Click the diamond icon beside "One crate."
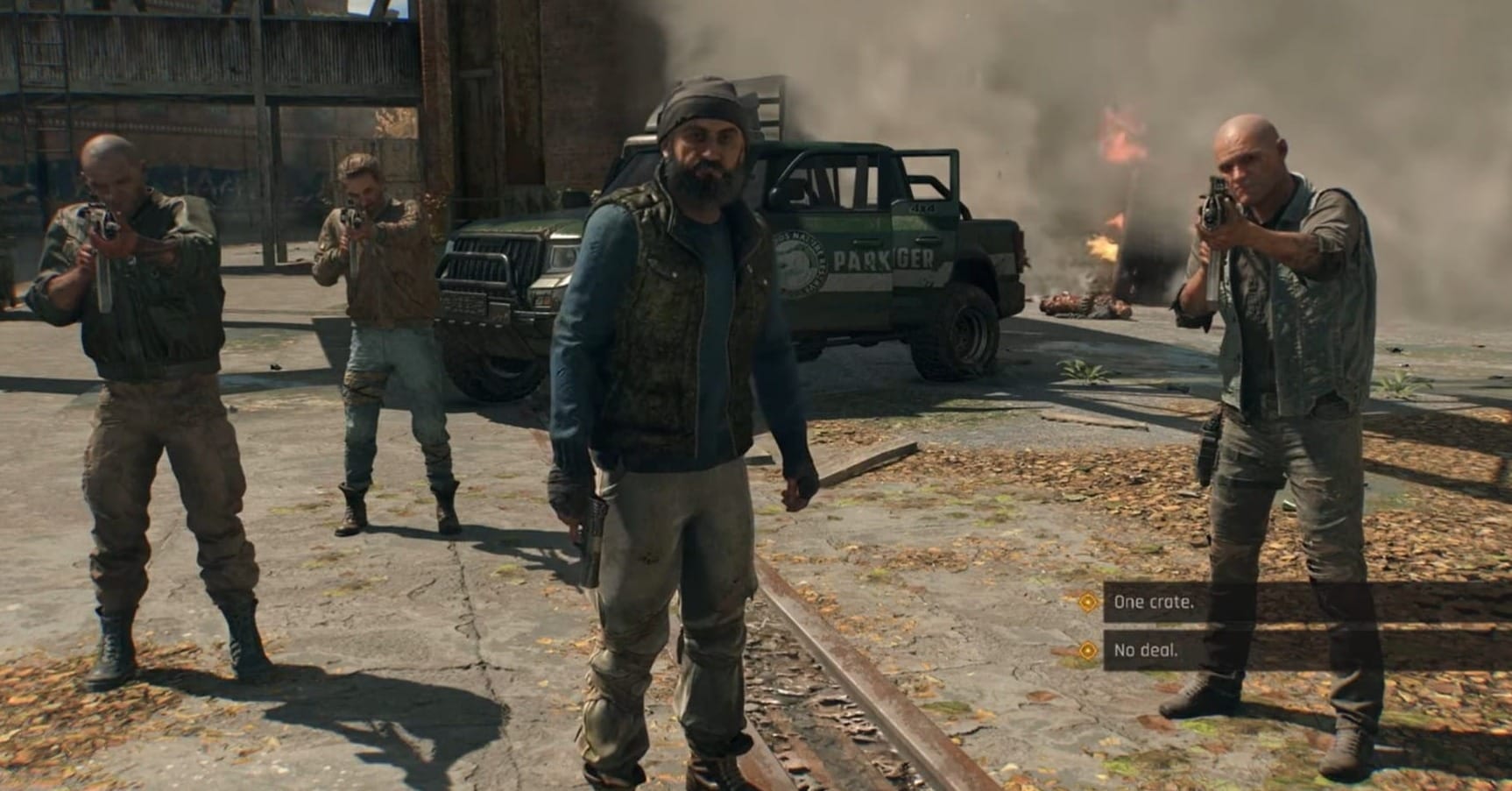Viewport: 1512px width, 791px height. pyautogui.click(x=1086, y=601)
